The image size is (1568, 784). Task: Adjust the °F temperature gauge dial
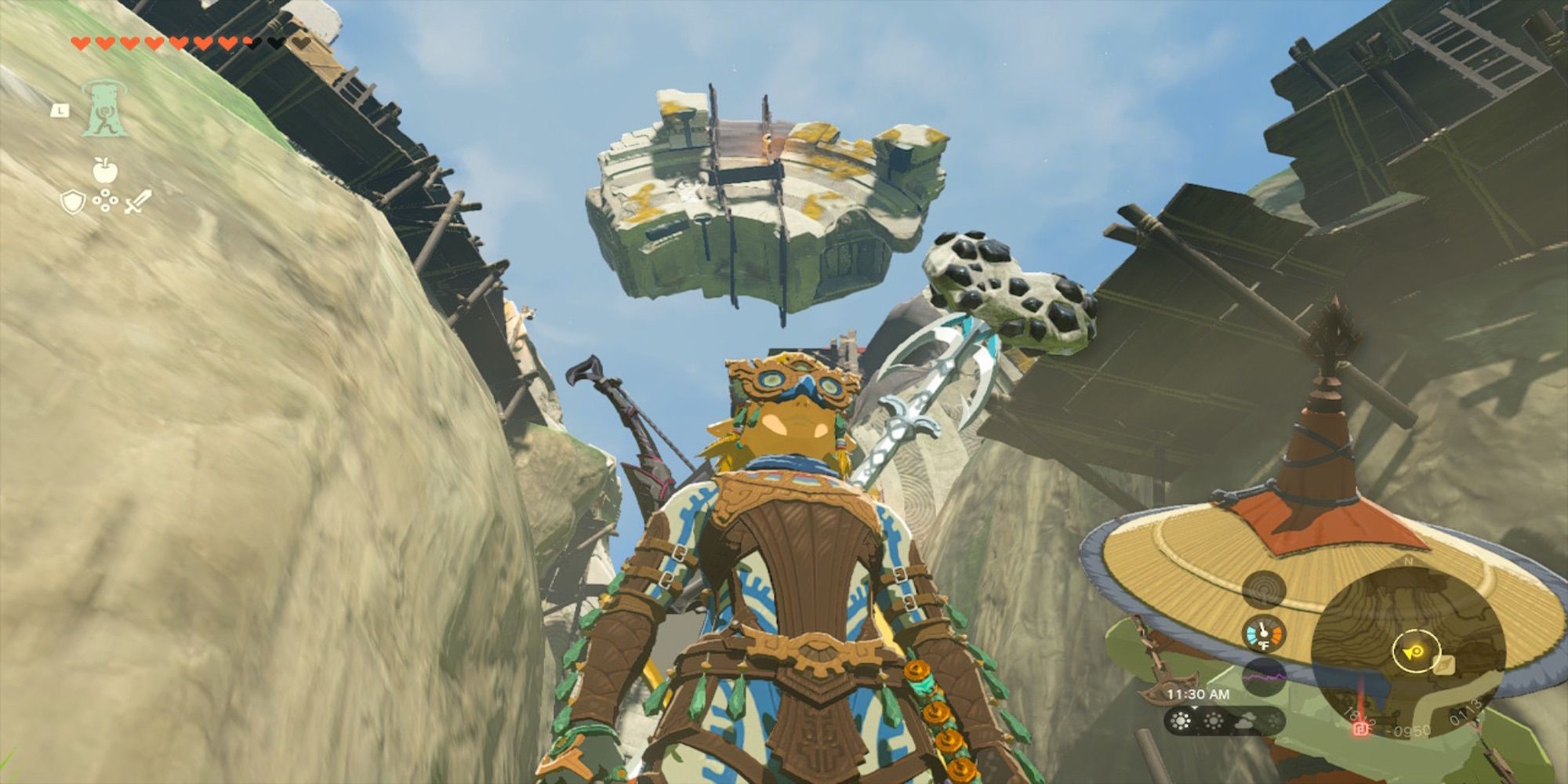1263,633
